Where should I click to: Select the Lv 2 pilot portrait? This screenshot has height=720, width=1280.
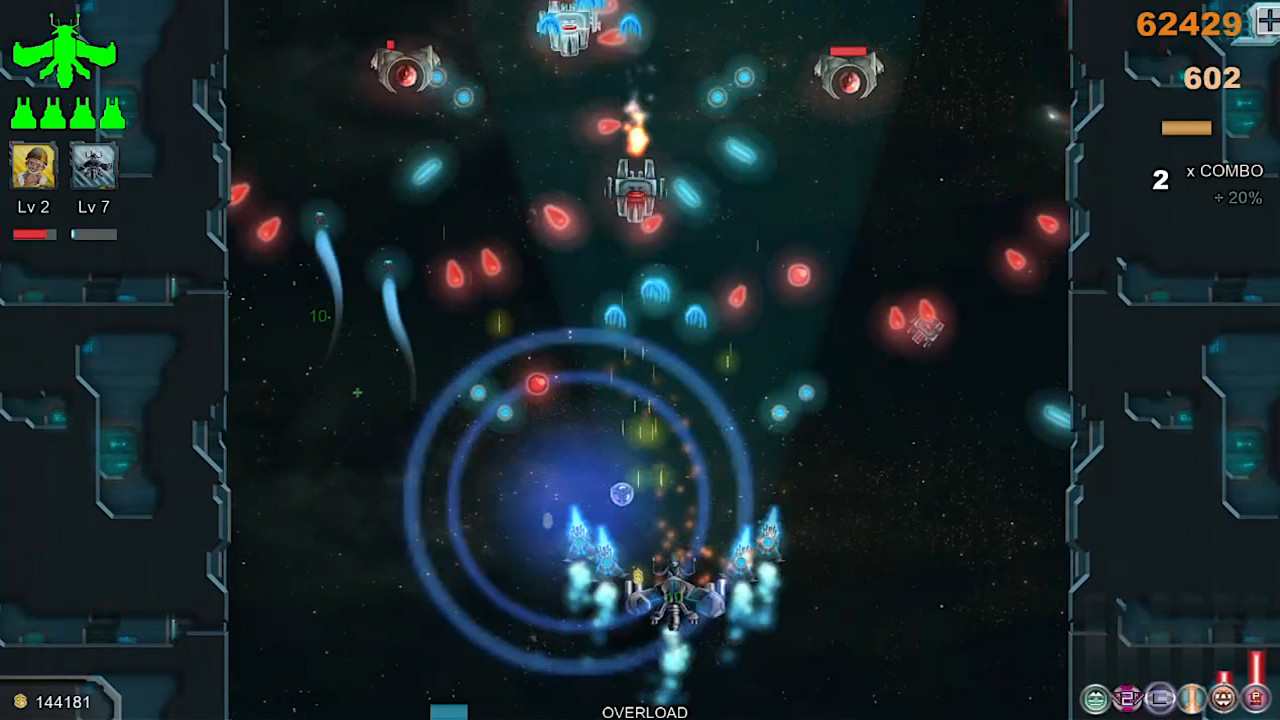(x=32, y=165)
